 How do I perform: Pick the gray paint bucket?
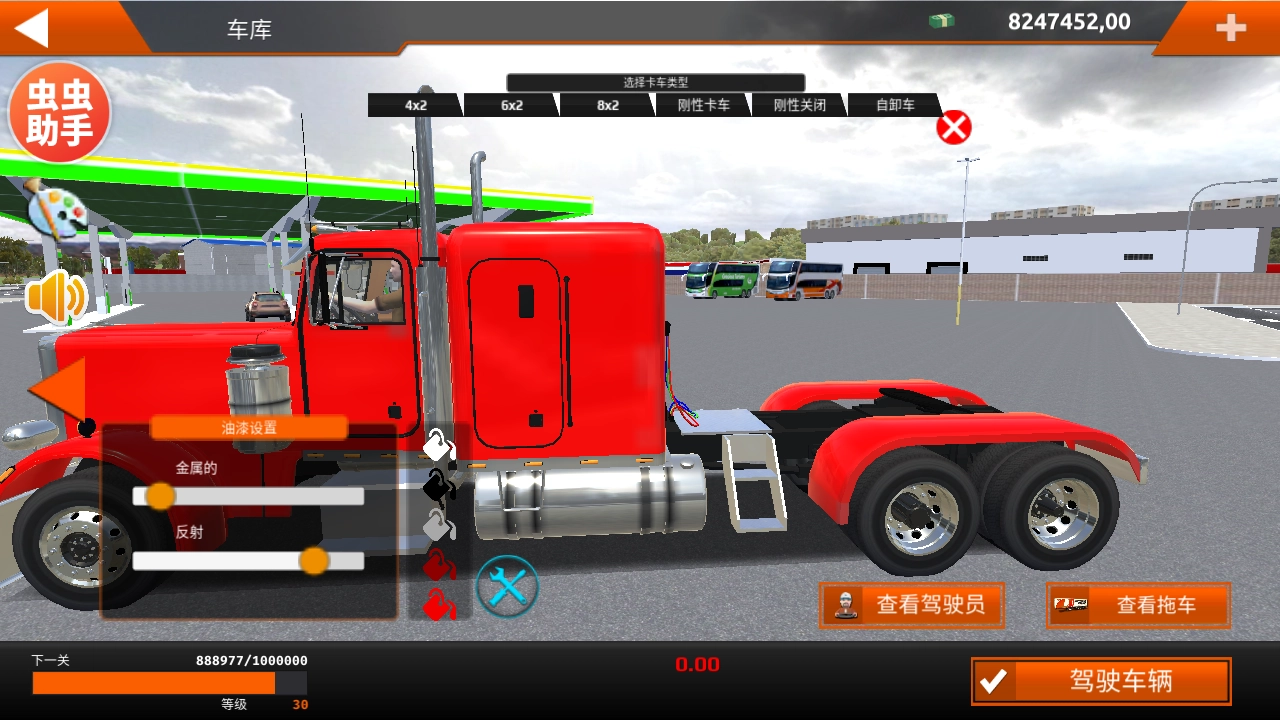[438, 524]
